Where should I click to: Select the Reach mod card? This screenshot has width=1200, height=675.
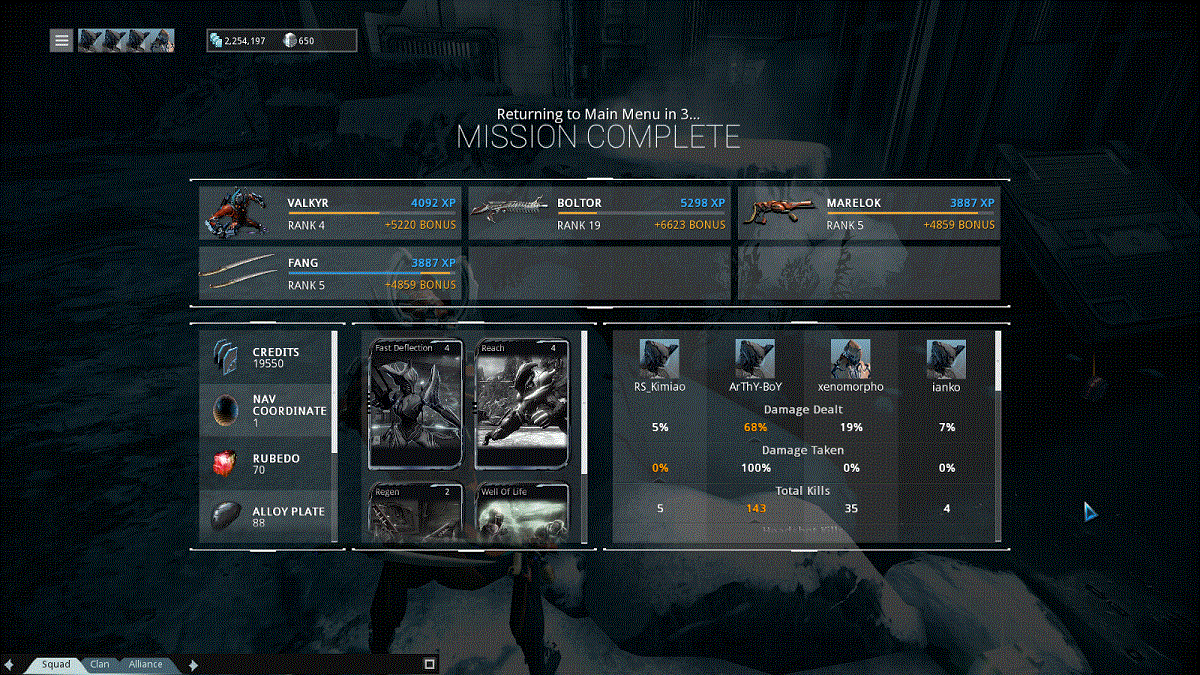(x=521, y=404)
